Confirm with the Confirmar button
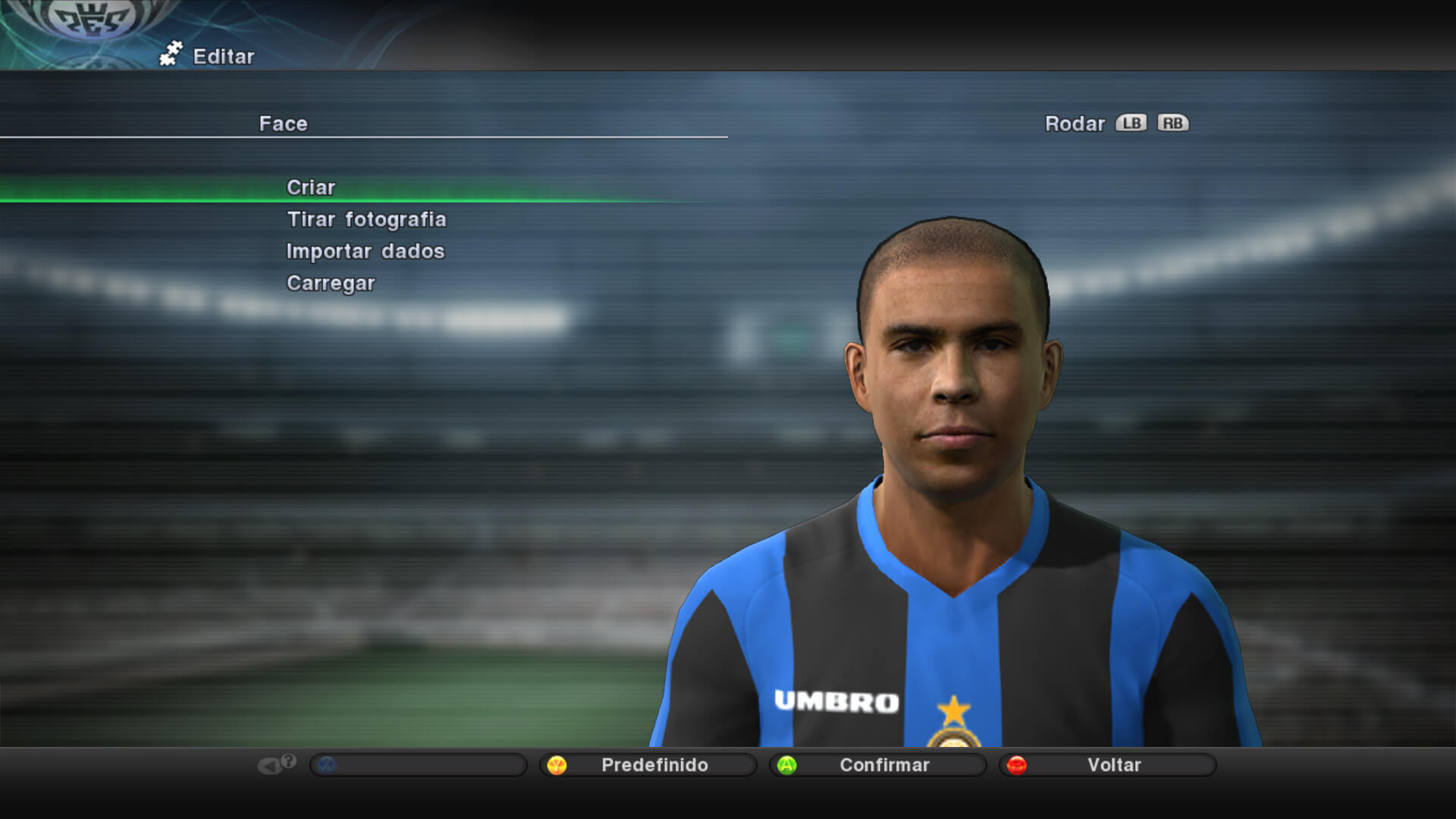Screen dimensions: 1456x819 click(x=879, y=765)
